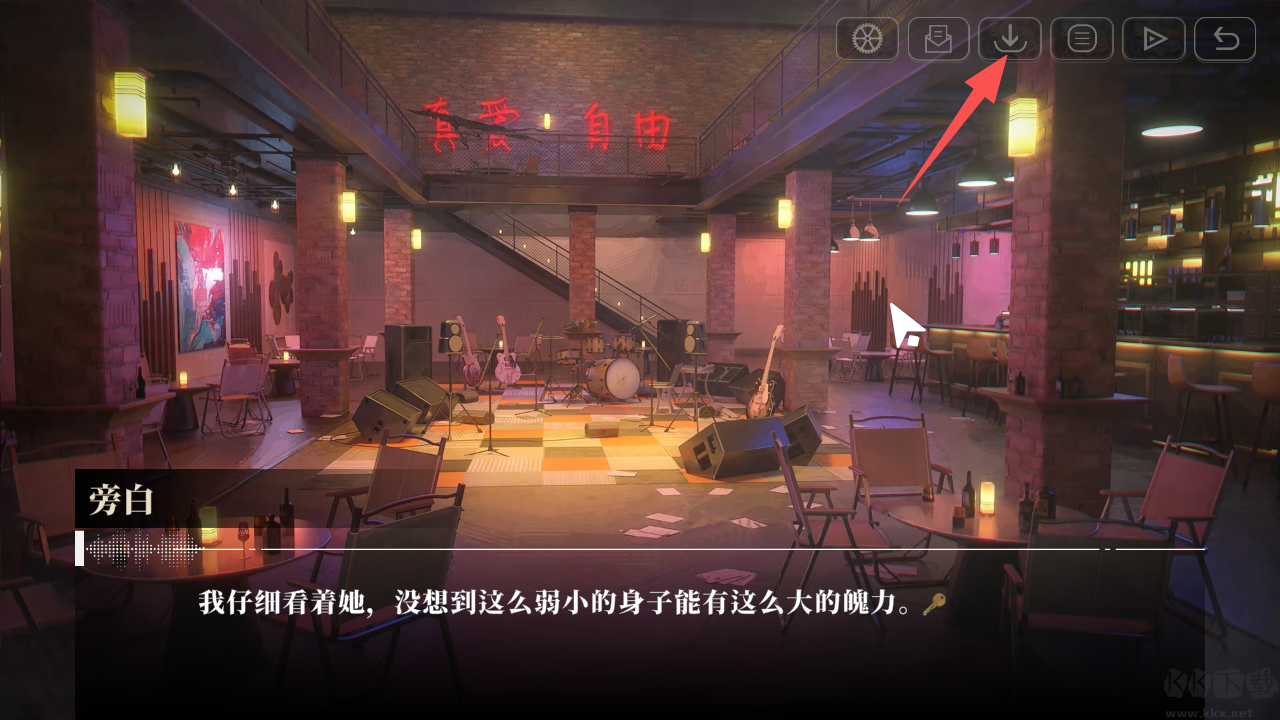Expand the dialogue history backlog
Viewport: 1280px width, 720px height.
(x=1081, y=39)
